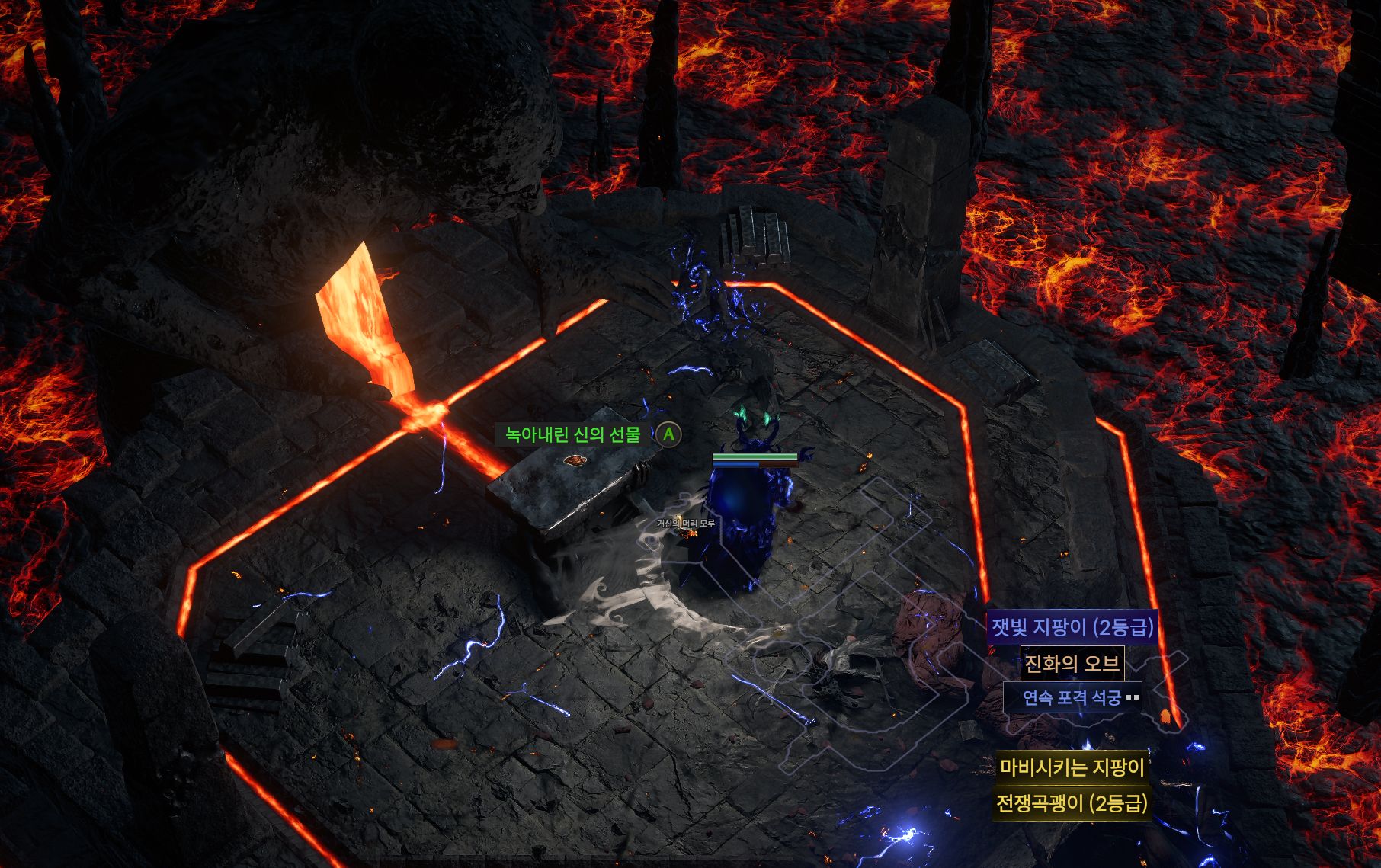Select the 진화의 오브 item label
This screenshot has height=868, width=1381.
coord(1072,663)
